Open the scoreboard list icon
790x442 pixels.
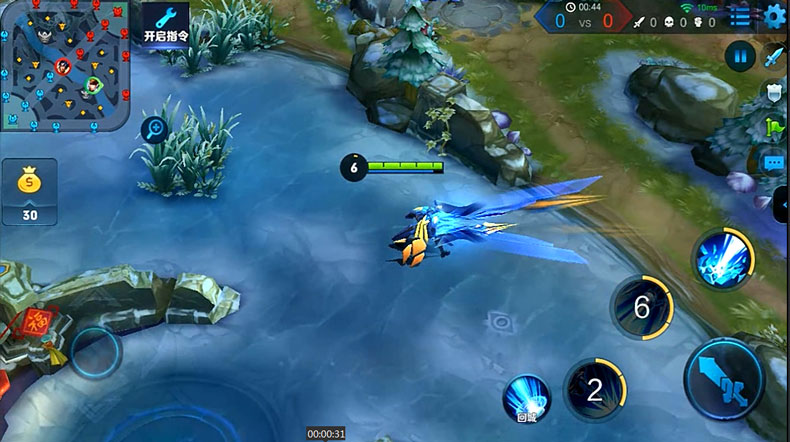click(x=740, y=16)
